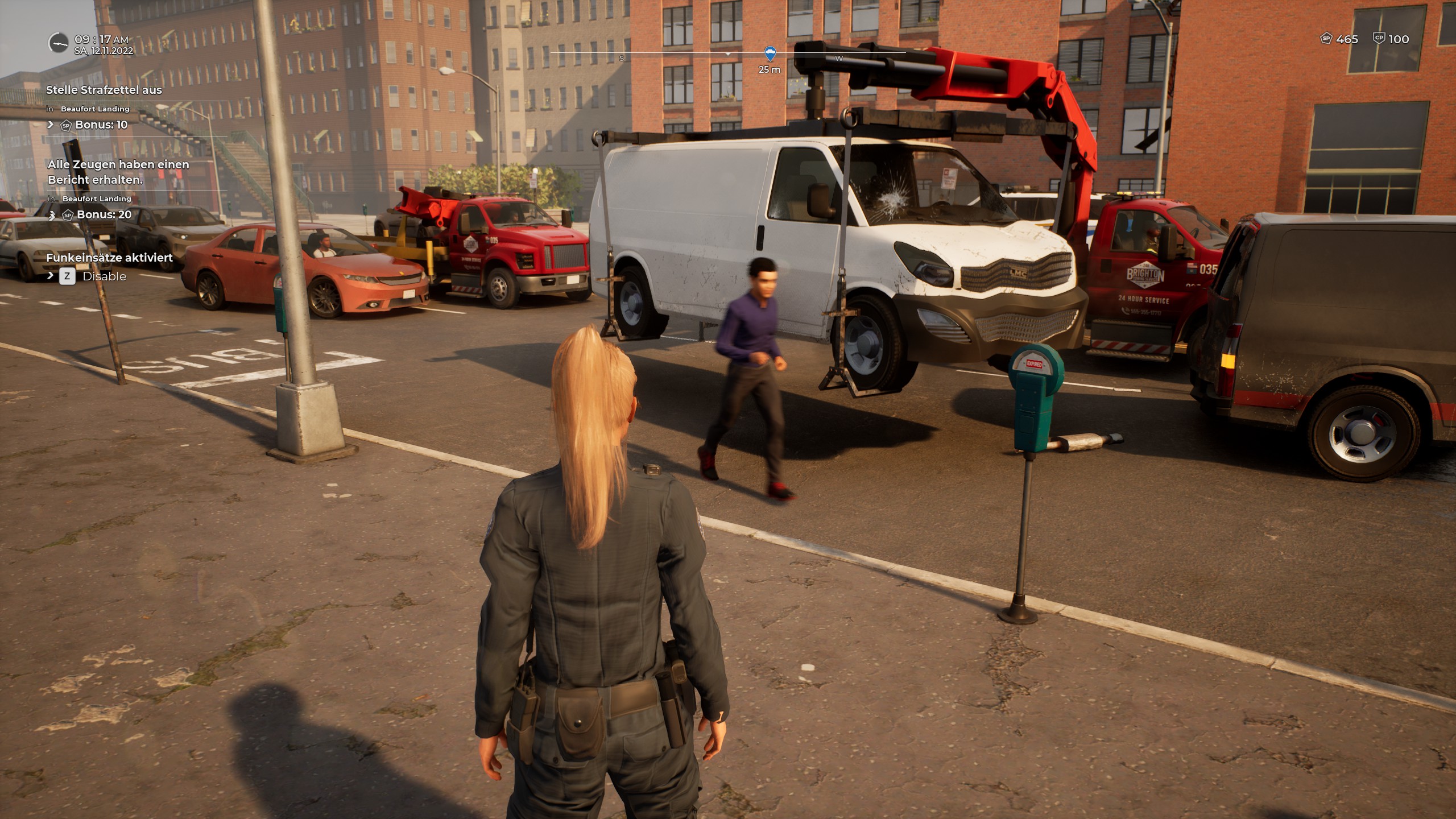Select the 'Funkeinsätze aktiviert' notification
The image size is (1456, 819).
[x=109, y=258]
